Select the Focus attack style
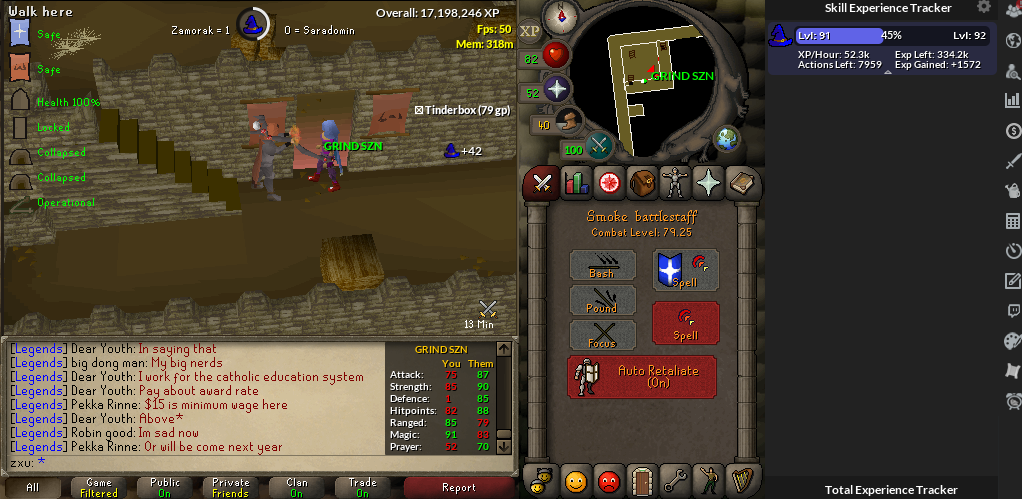1022x499 pixels. point(602,335)
